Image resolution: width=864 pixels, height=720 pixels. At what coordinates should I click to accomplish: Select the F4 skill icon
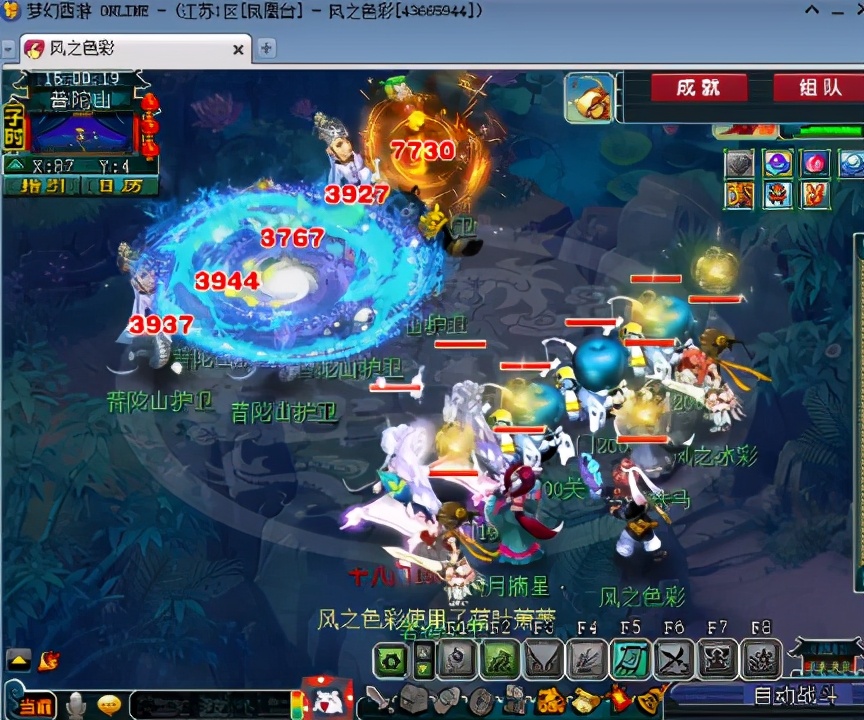[x=587, y=660]
